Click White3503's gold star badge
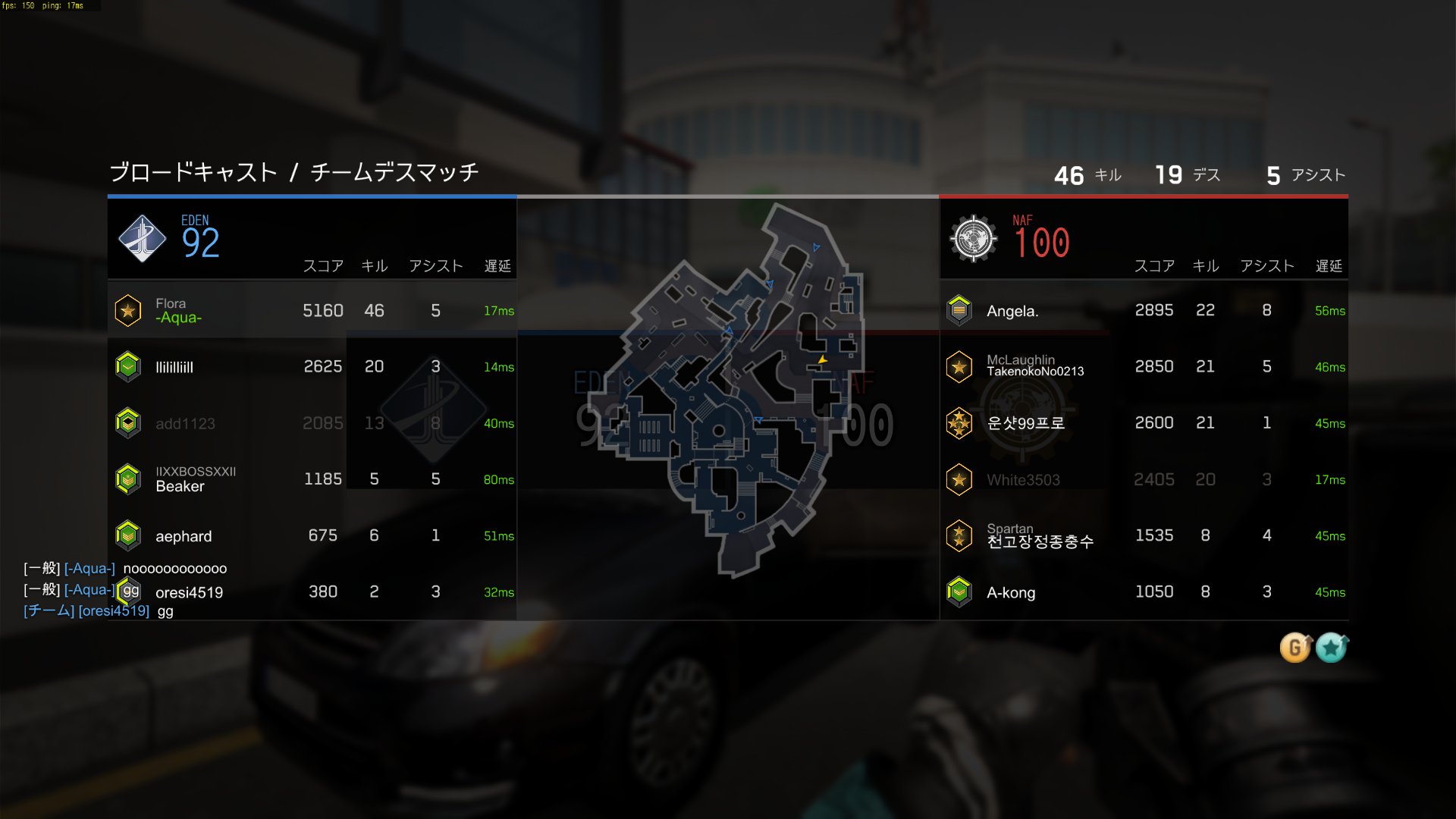 (959, 479)
